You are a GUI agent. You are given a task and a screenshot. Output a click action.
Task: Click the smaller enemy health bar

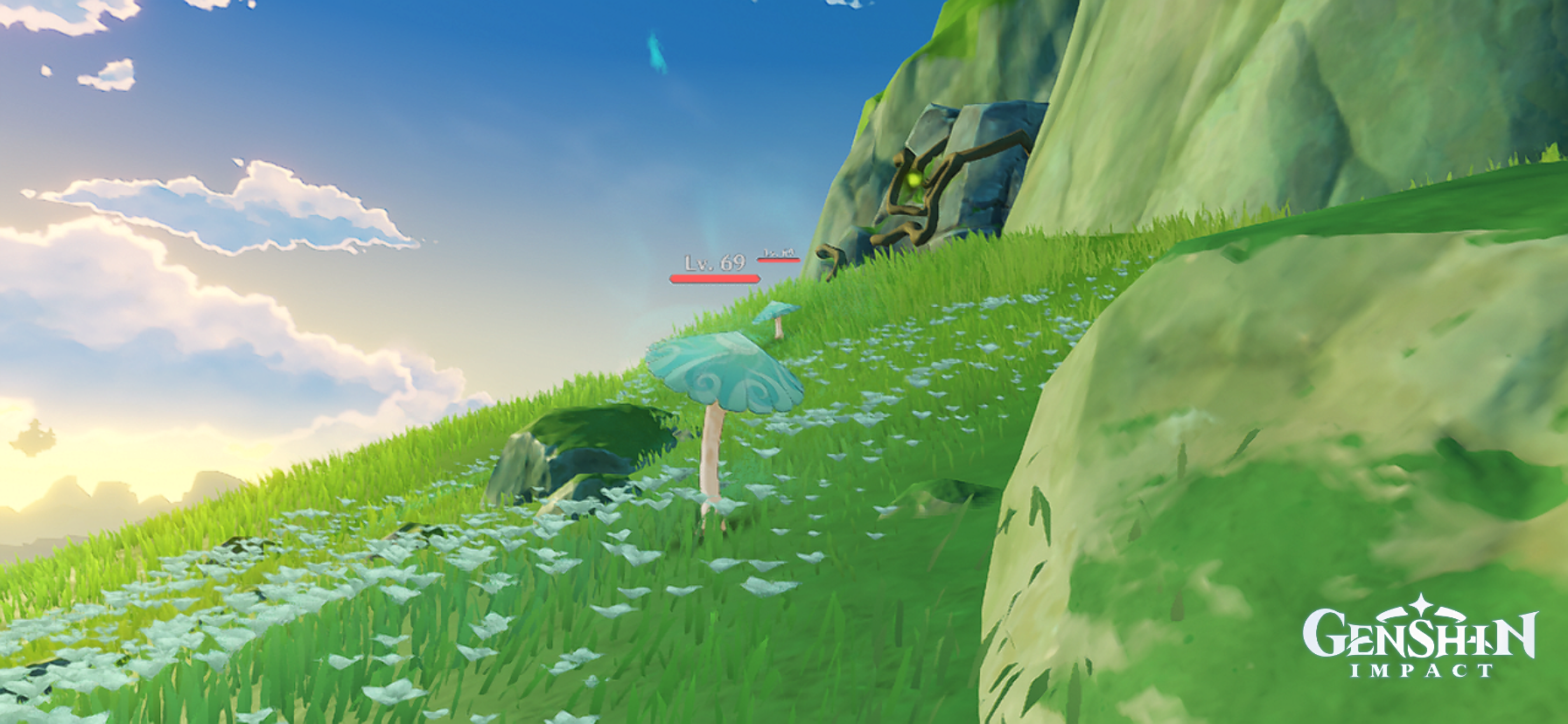tap(779, 260)
